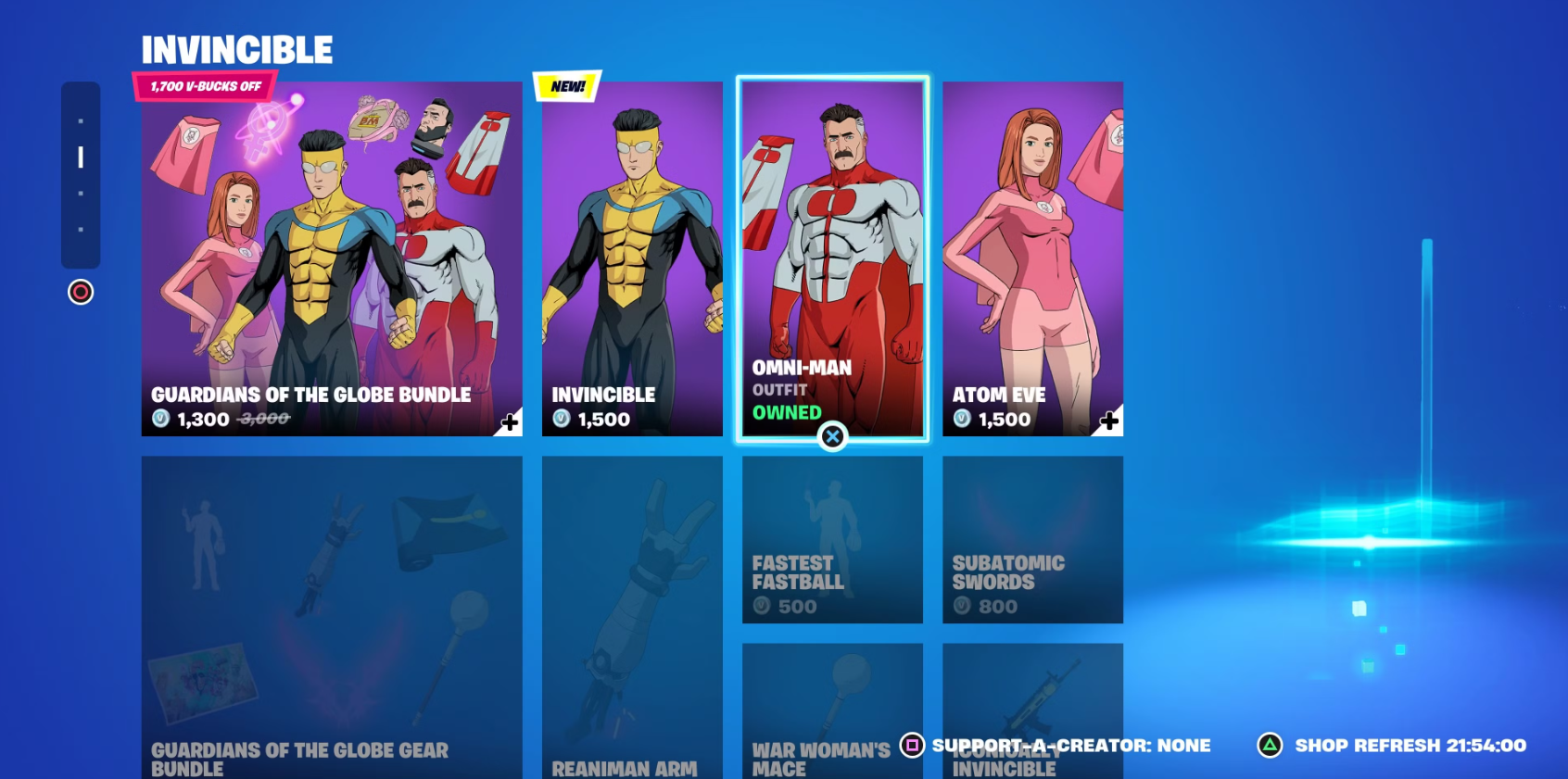Select the Fastest Fastball emote tile
This screenshot has height=779, width=1568.
point(831,537)
